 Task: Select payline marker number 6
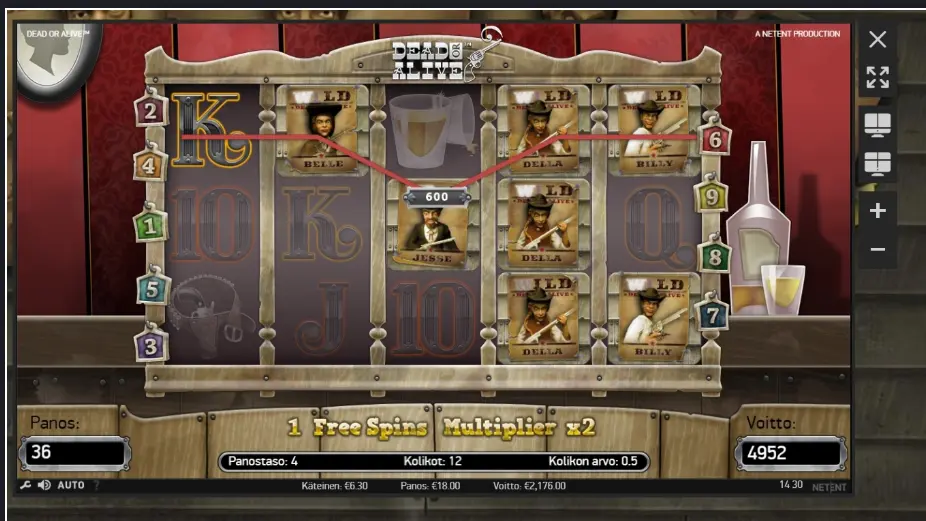tap(714, 139)
